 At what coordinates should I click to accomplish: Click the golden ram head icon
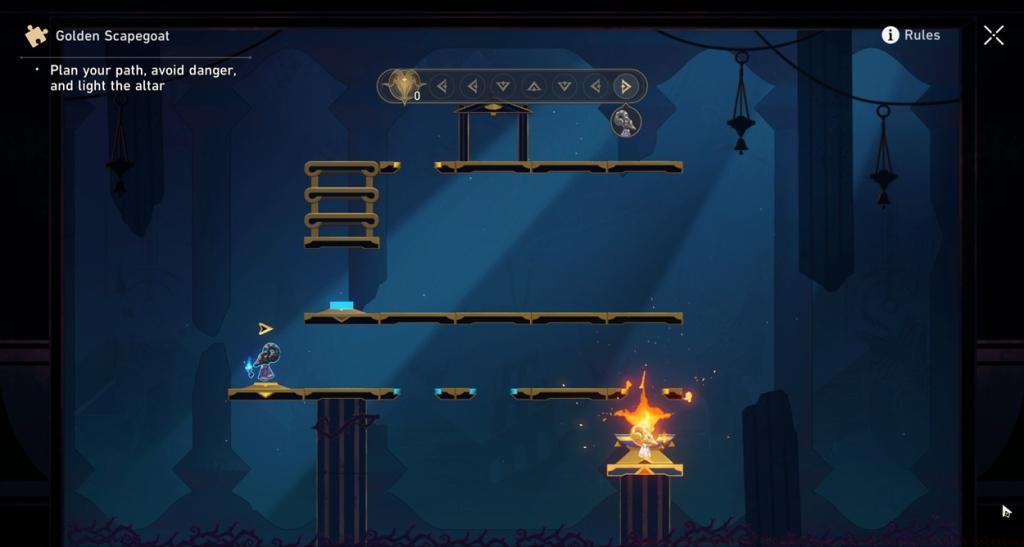[403, 86]
